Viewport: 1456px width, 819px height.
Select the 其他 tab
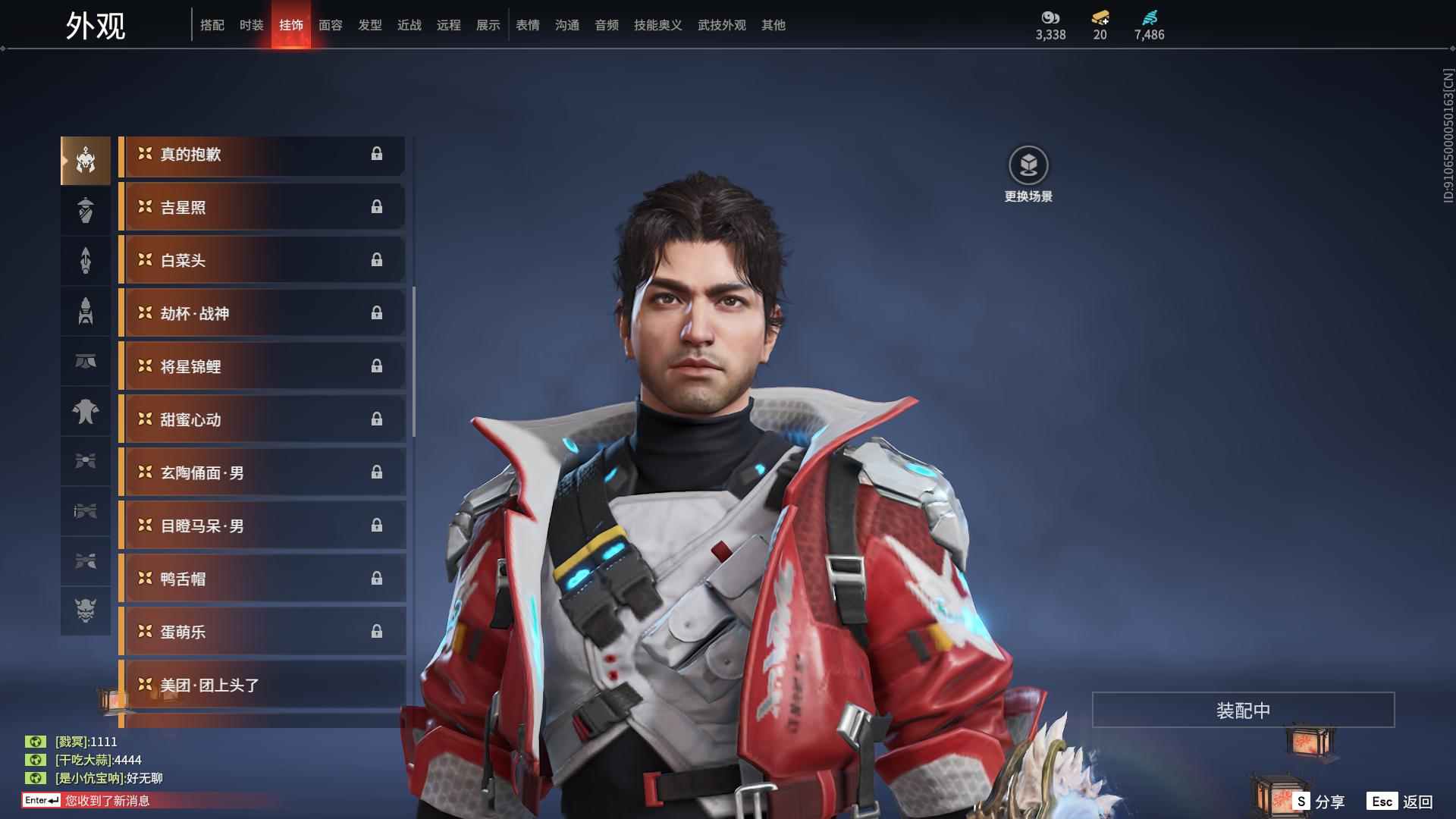click(x=773, y=25)
